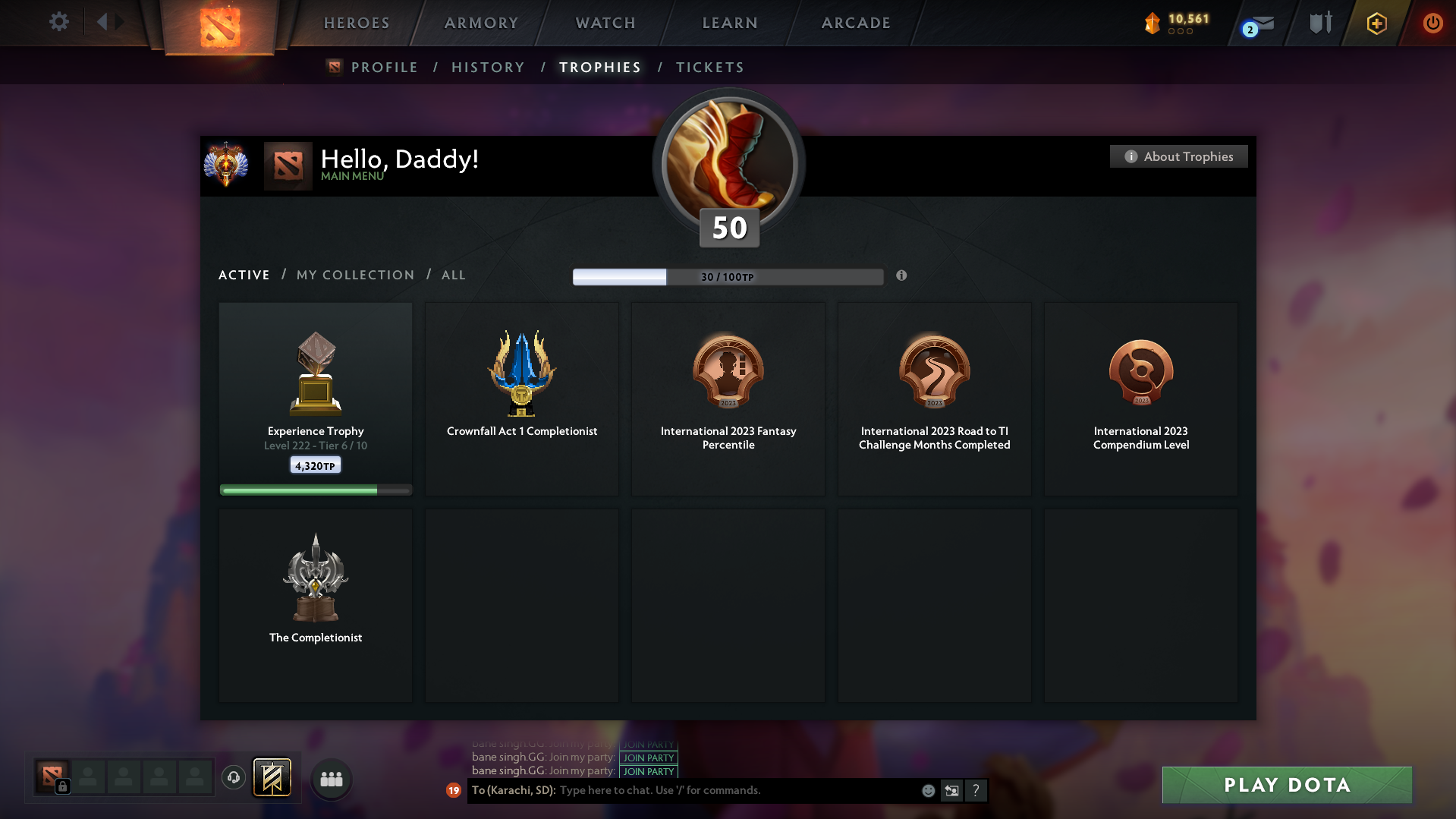1456x819 pixels.
Task: Click the chat input field
Action: (721, 790)
